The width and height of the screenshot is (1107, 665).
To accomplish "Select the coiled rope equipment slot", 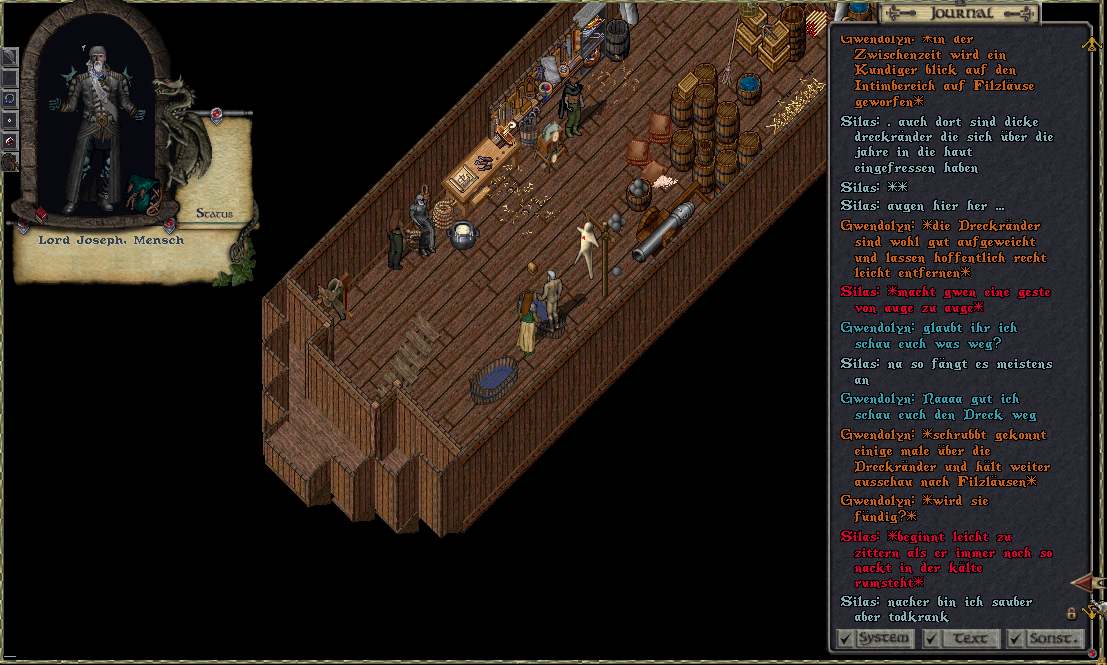I will 9,161.
